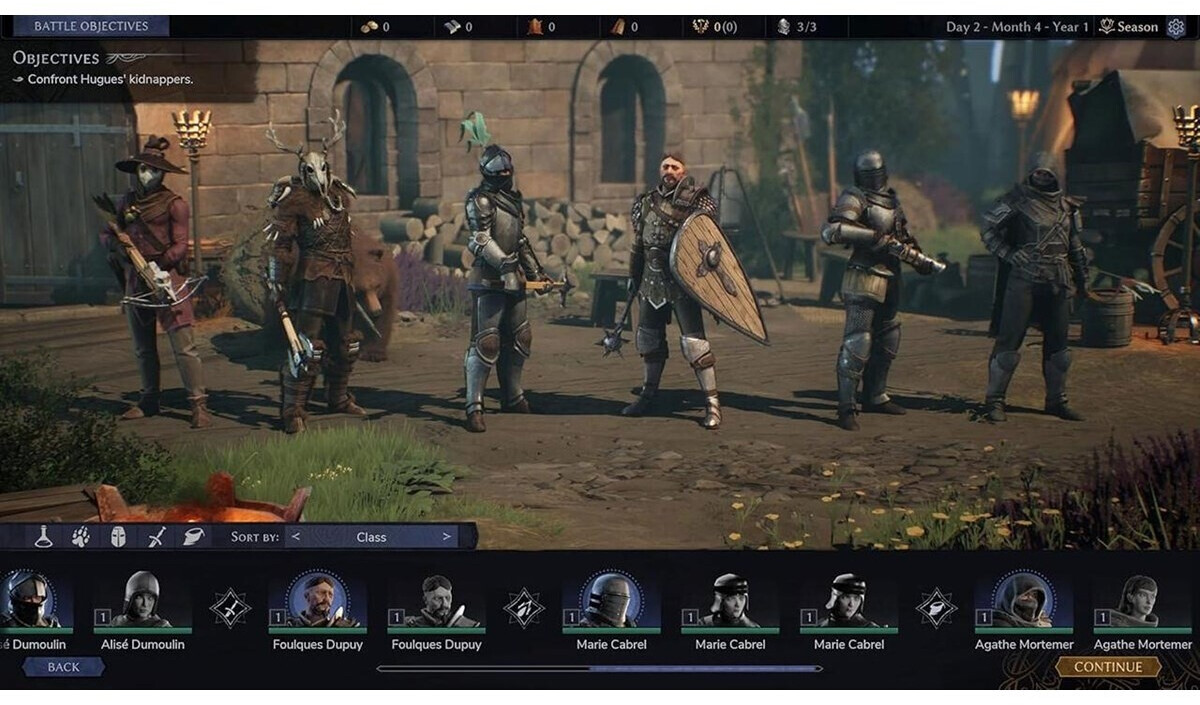This screenshot has height=705, width=1200.
Task: Click the roster horizontal scrollbar
Action: pyautogui.click(x=600, y=668)
